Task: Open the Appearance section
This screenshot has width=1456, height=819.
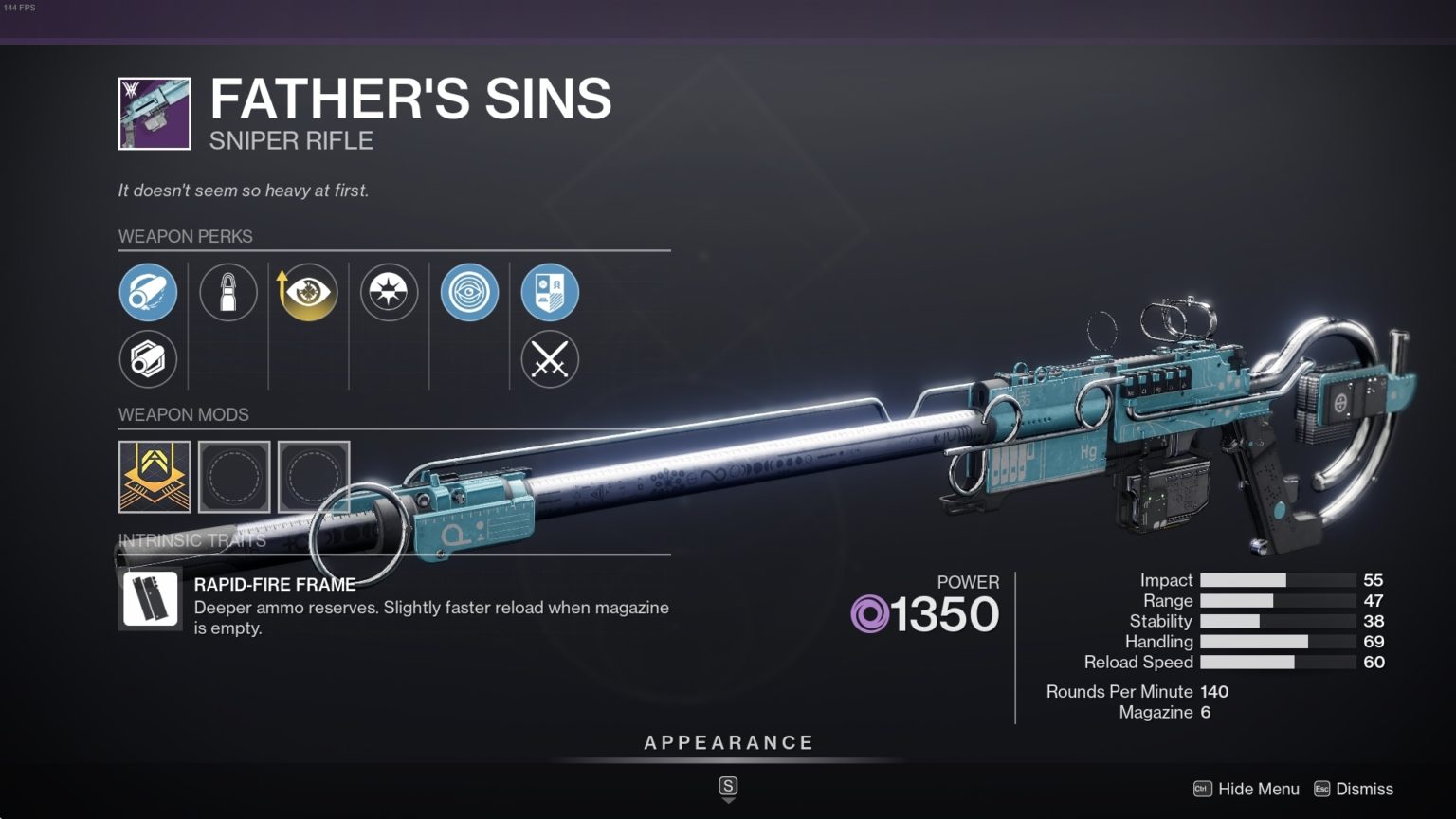Action: pos(728,743)
